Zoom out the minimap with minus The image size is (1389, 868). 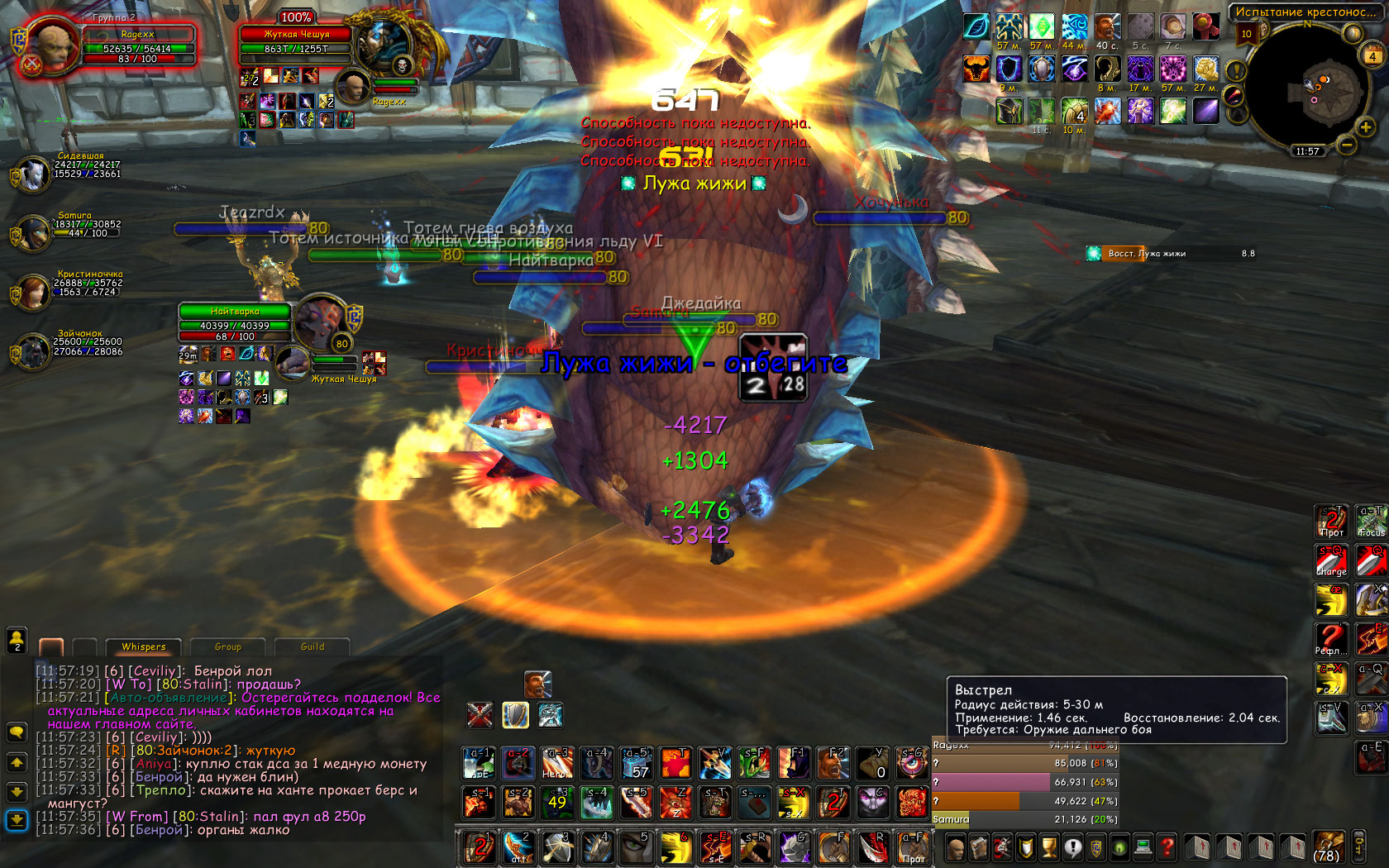[x=1347, y=146]
